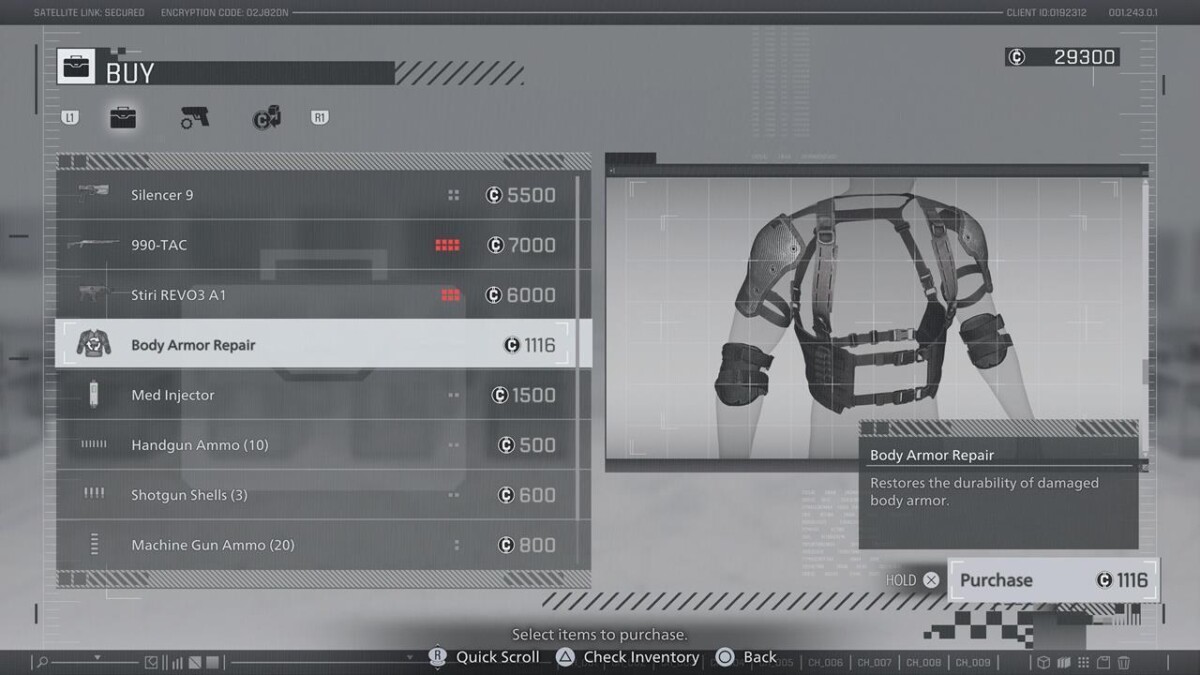Switch to the briefcase items tab
The image size is (1200, 675).
click(123, 118)
